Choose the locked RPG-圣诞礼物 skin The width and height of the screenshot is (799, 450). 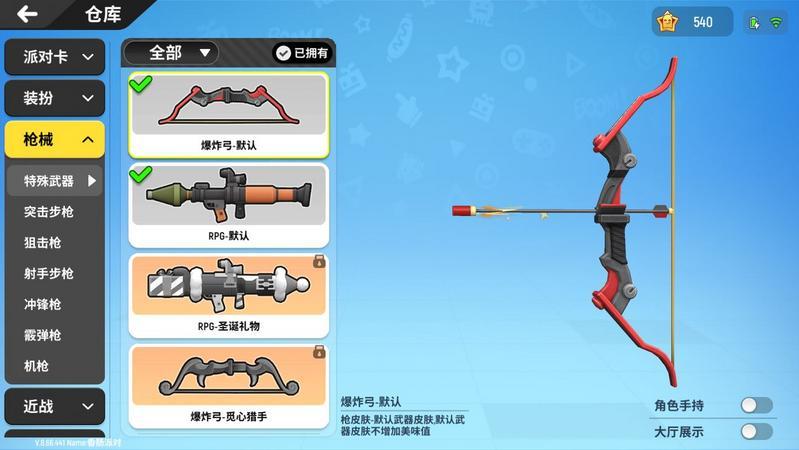click(229, 295)
